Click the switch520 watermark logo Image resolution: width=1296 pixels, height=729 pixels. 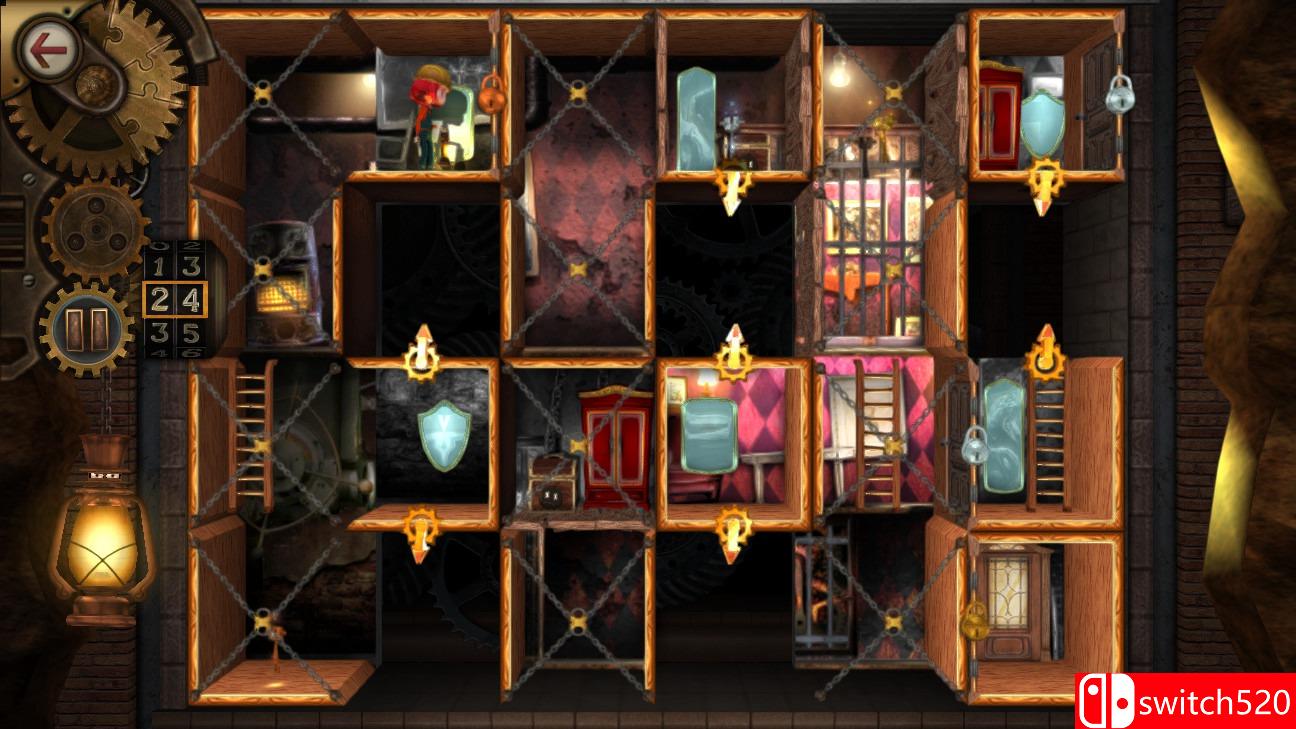1190,700
